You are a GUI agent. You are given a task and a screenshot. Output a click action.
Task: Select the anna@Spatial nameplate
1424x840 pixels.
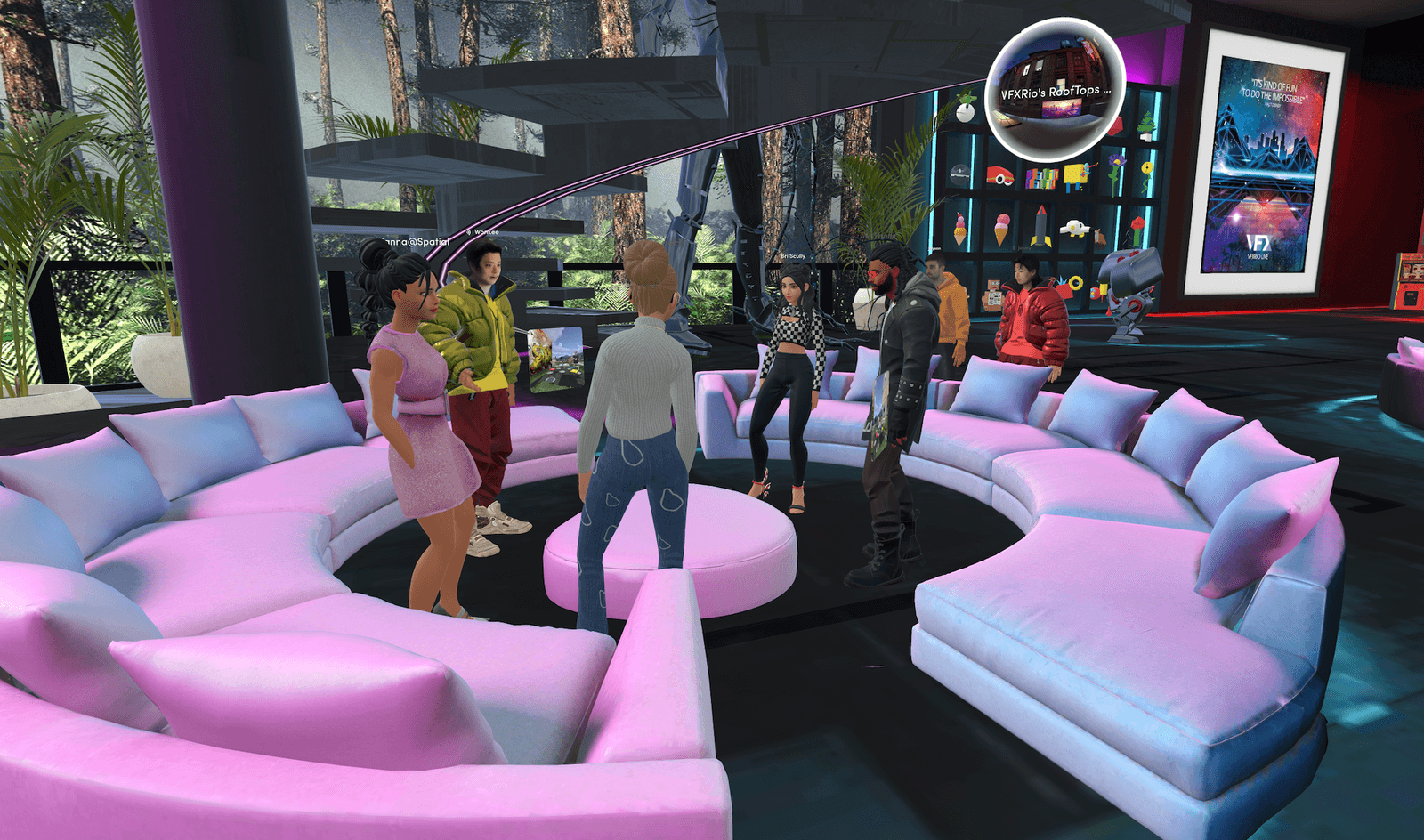coord(415,241)
